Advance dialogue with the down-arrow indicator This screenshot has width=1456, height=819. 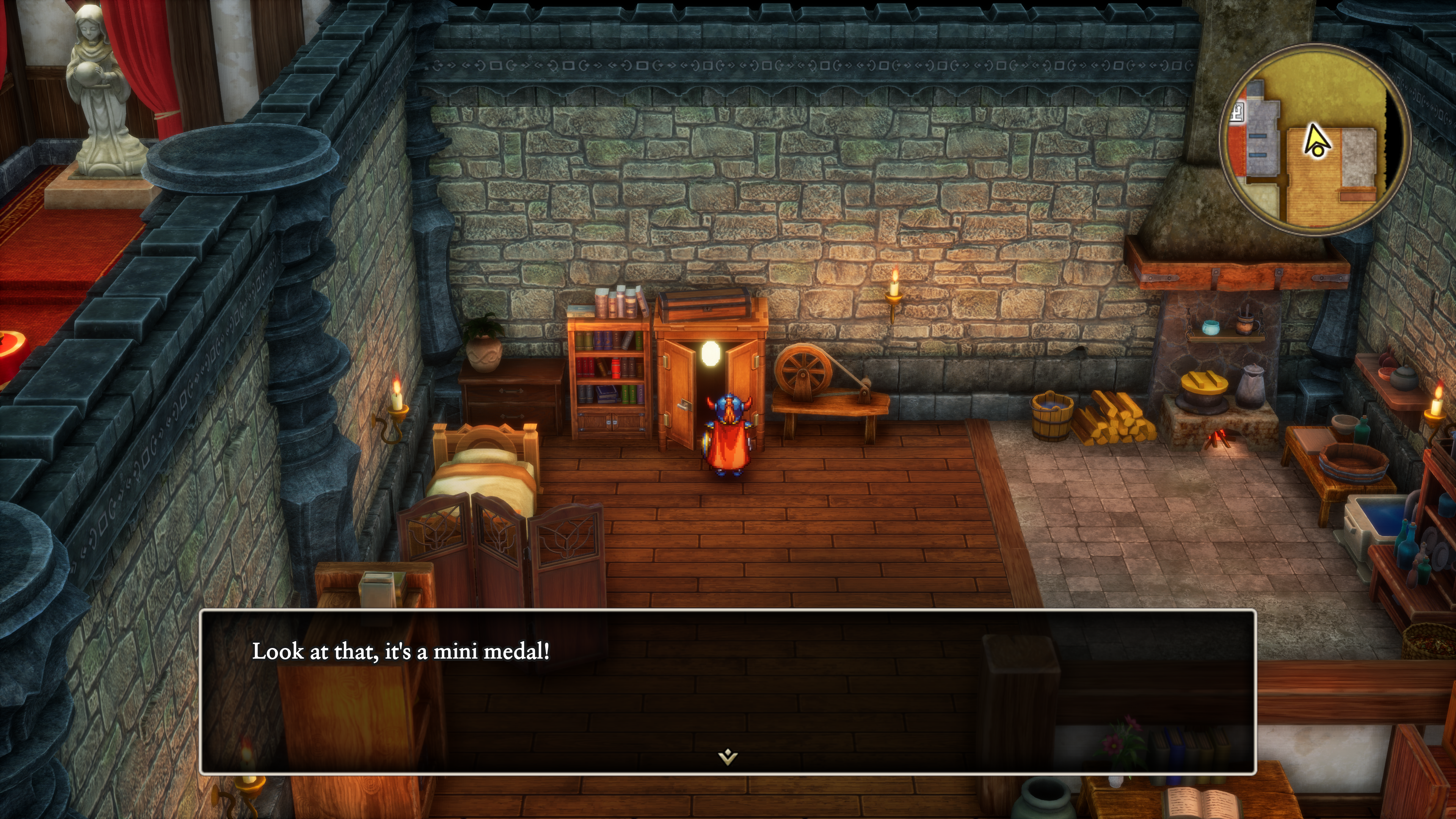tap(728, 756)
